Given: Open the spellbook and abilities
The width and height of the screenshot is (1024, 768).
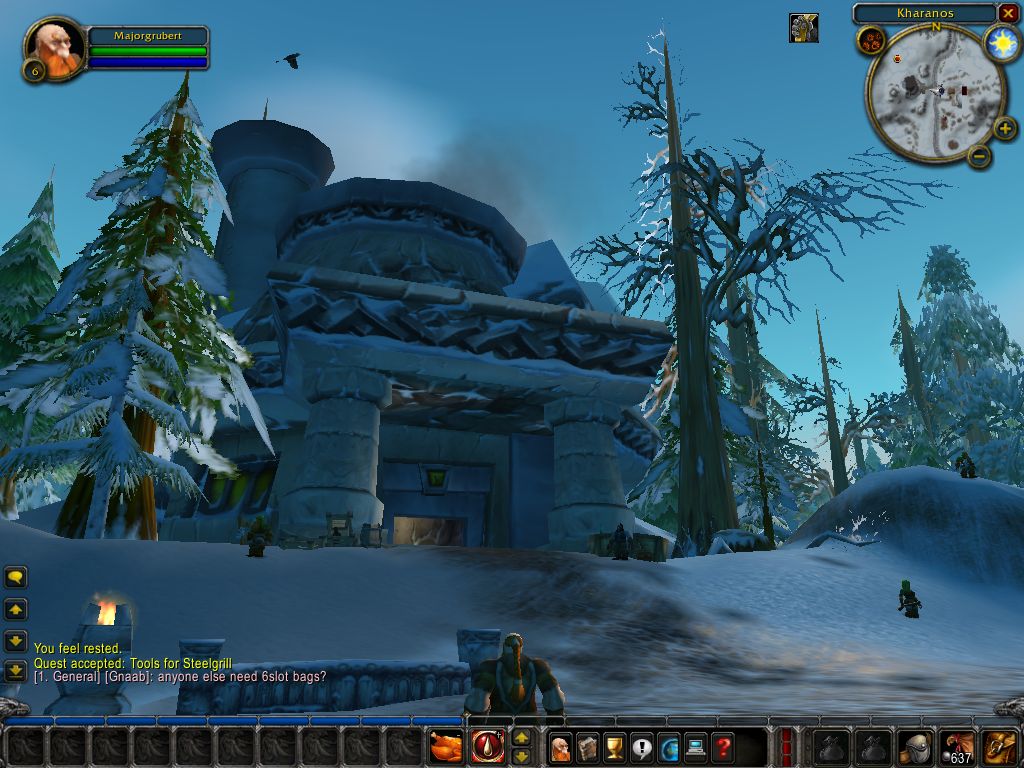Looking at the screenshot, I should point(588,746).
